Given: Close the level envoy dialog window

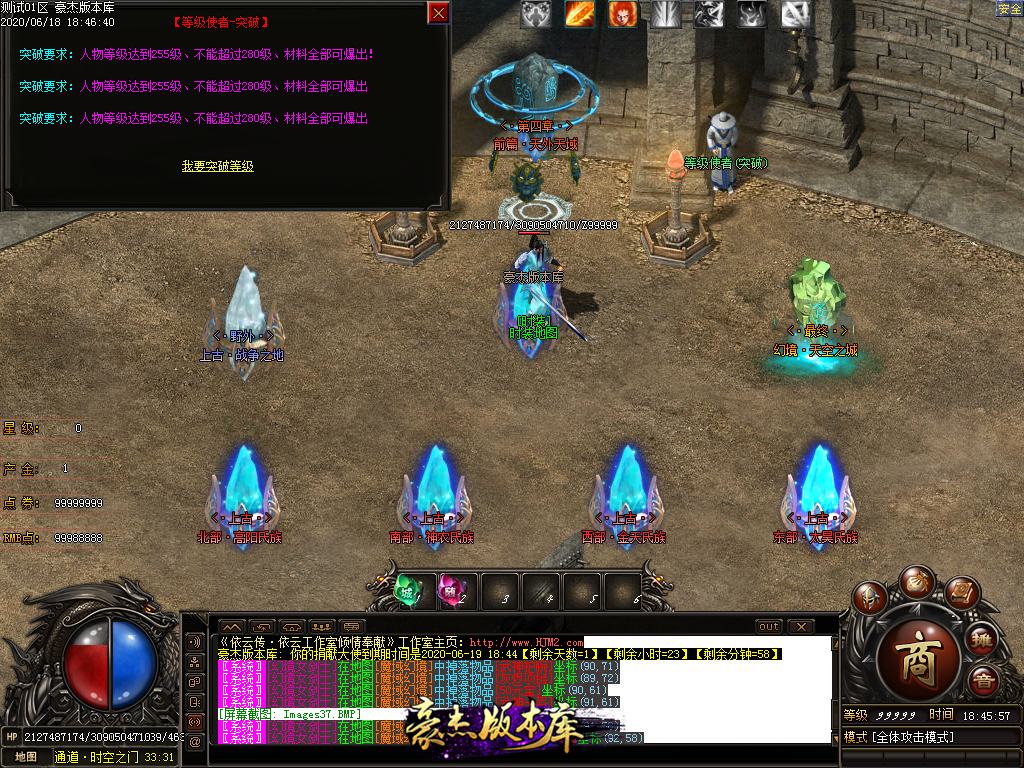Looking at the screenshot, I should click(438, 13).
